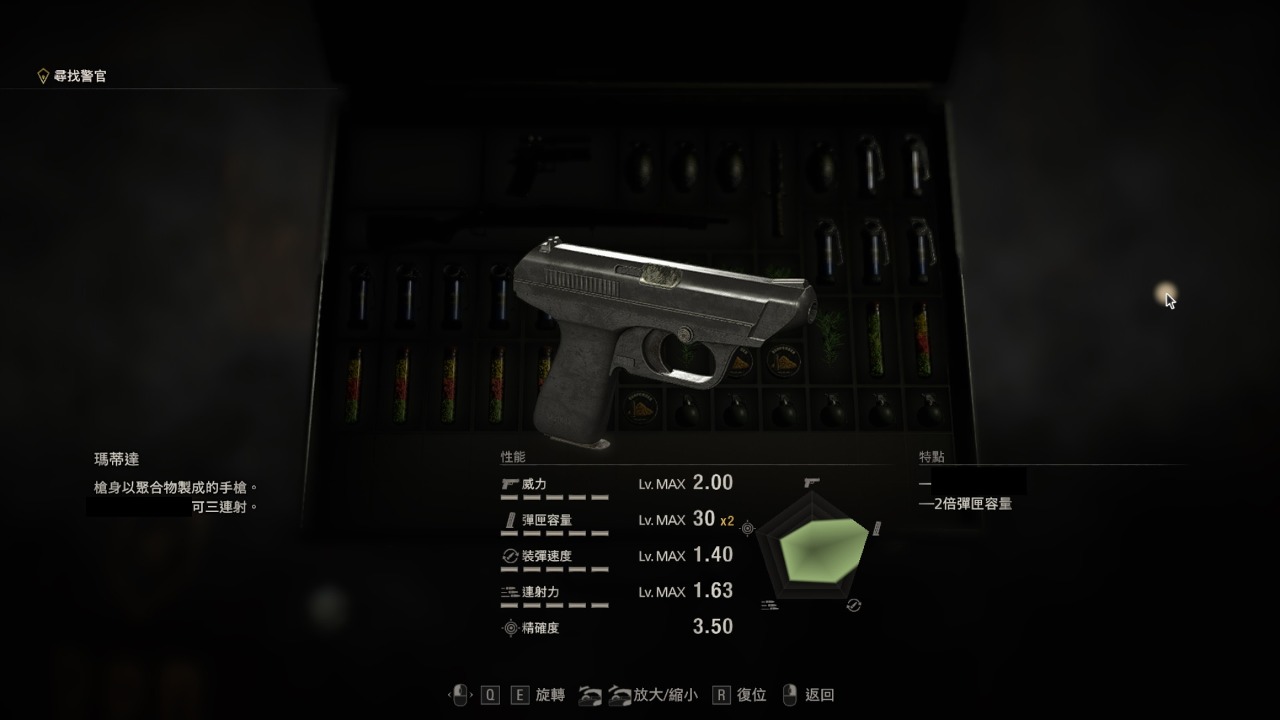Click the 尋找警官 objective tracker
Image resolution: width=1280 pixels, height=720 pixels.
tap(79, 76)
